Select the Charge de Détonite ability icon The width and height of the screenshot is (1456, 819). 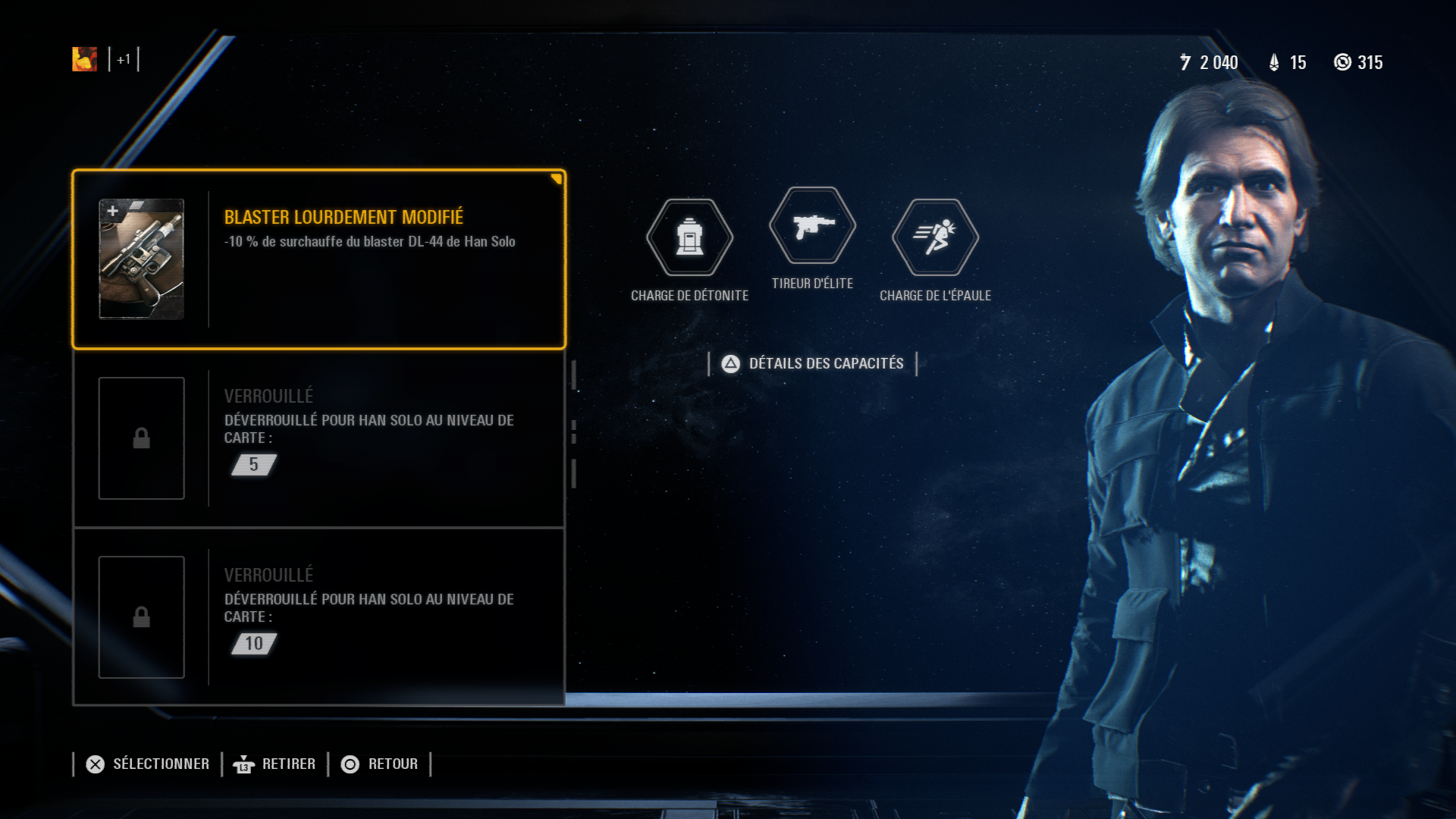[689, 237]
